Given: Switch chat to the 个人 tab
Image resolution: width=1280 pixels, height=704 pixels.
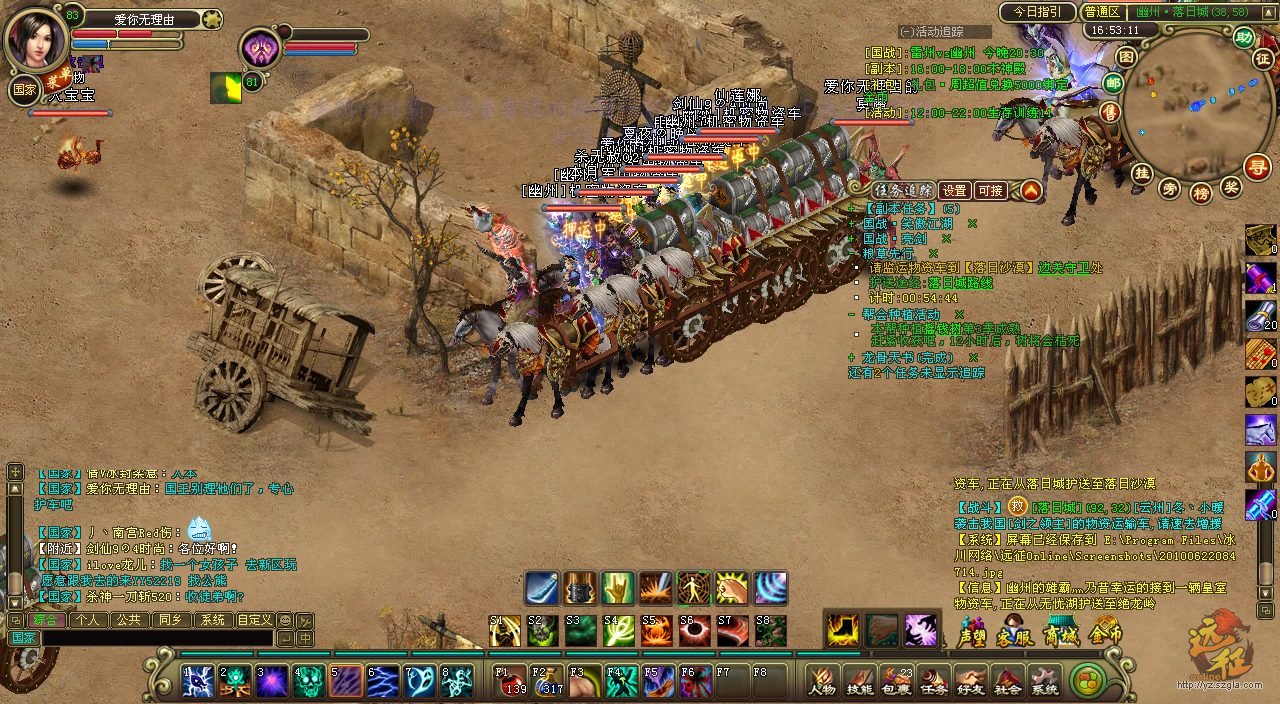Looking at the screenshot, I should click(88, 620).
